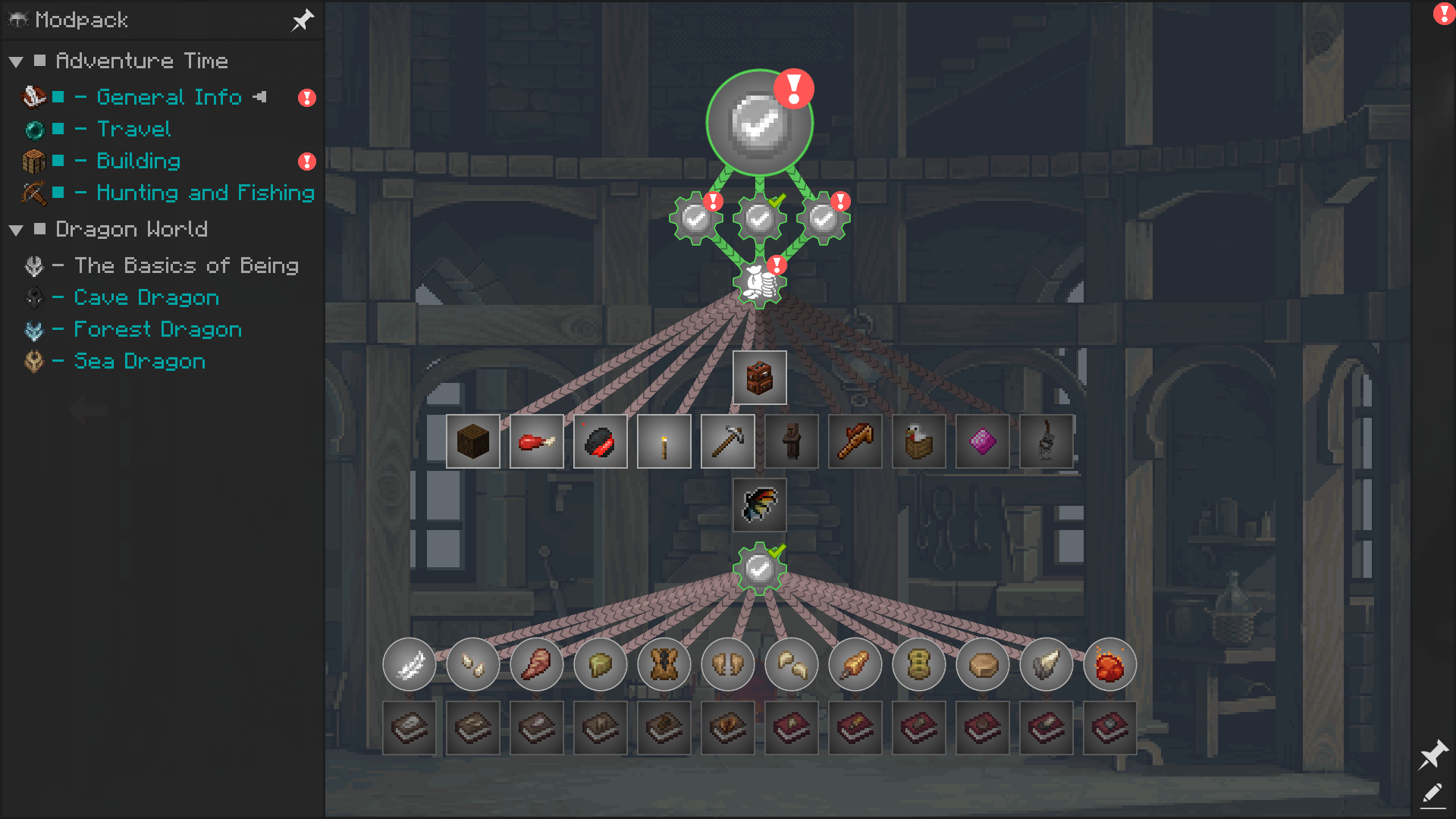1456x819 pixels.
Task: Choose the Sea Dragon chapter
Action: [x=140, y=361]
